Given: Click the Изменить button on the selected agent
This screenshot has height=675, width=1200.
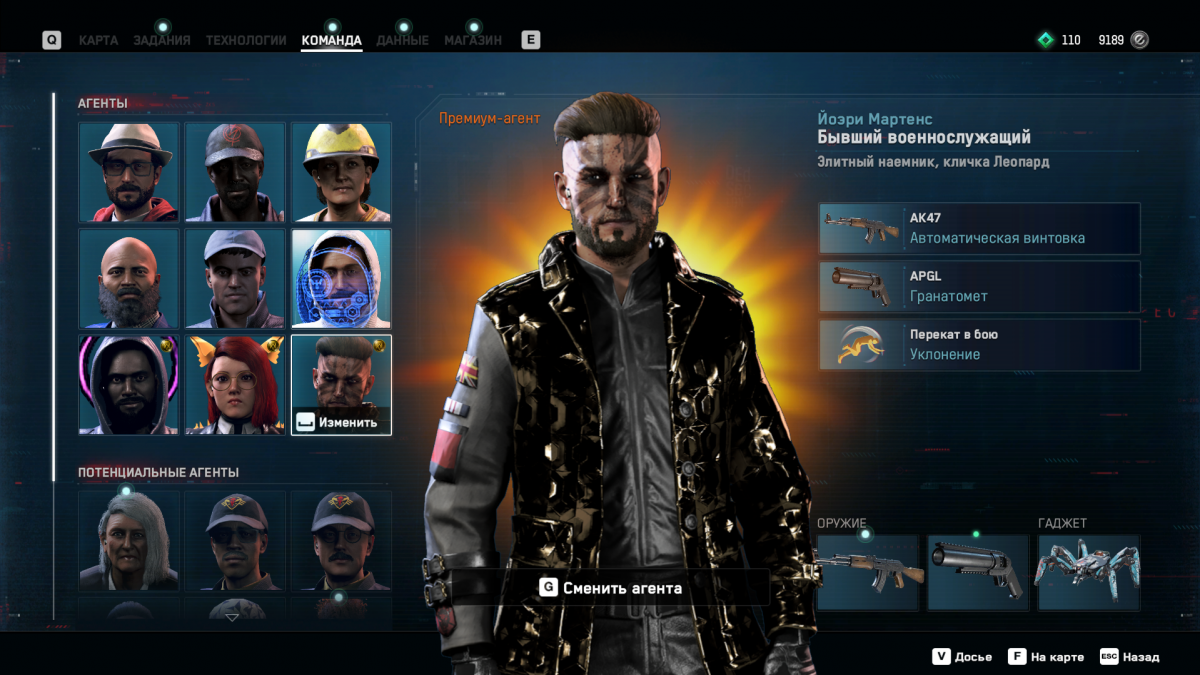Looking at the screenshot, I should 340,422.
